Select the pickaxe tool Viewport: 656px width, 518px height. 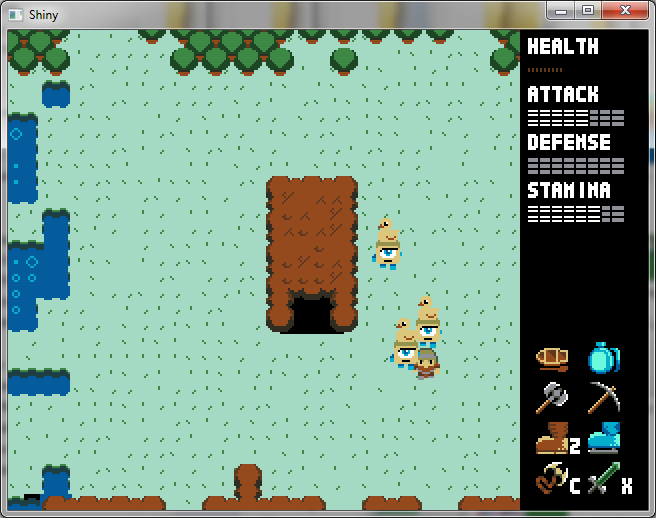(x=603, y=398)
